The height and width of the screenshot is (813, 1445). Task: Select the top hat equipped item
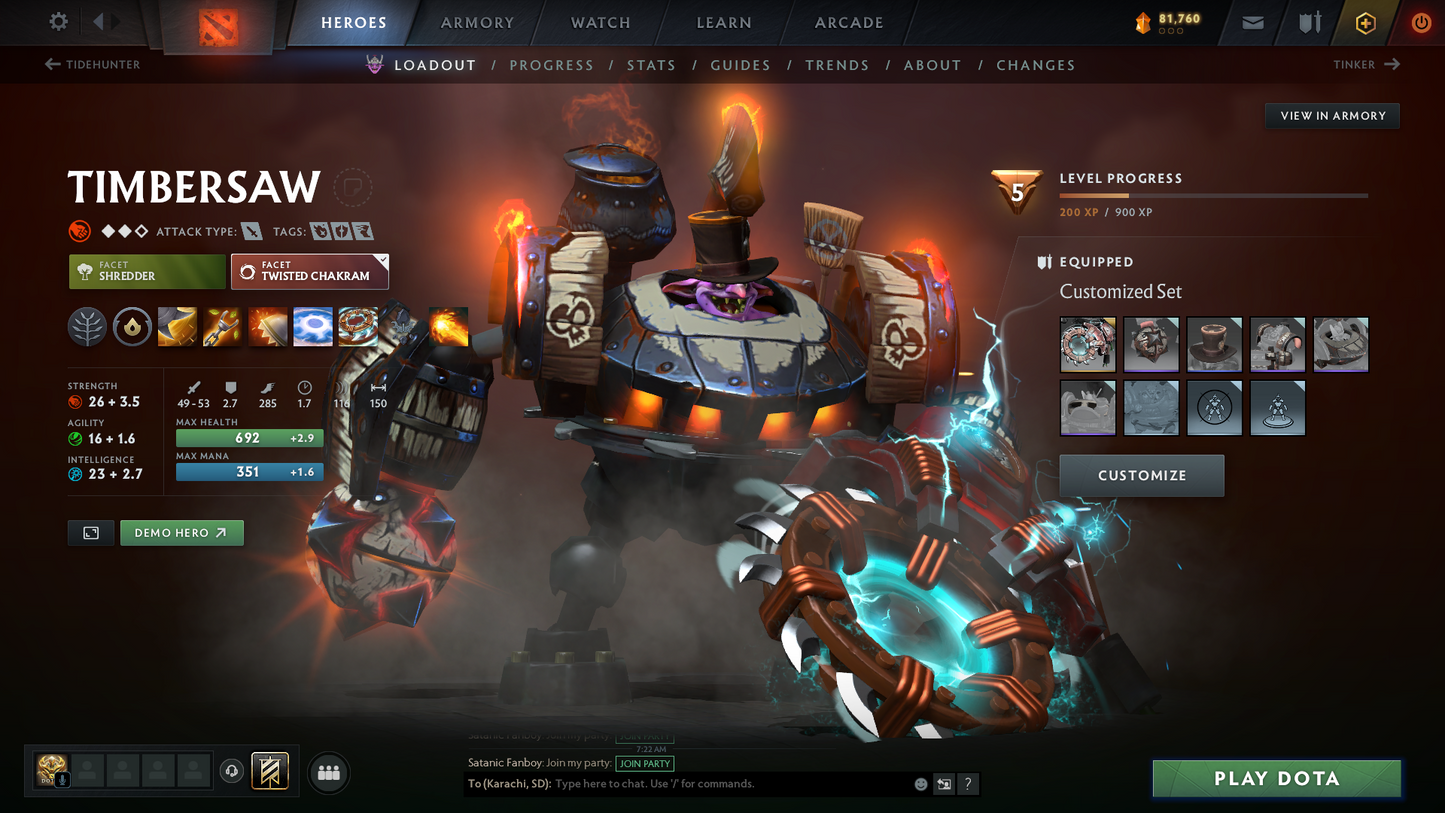point(1214,344)
